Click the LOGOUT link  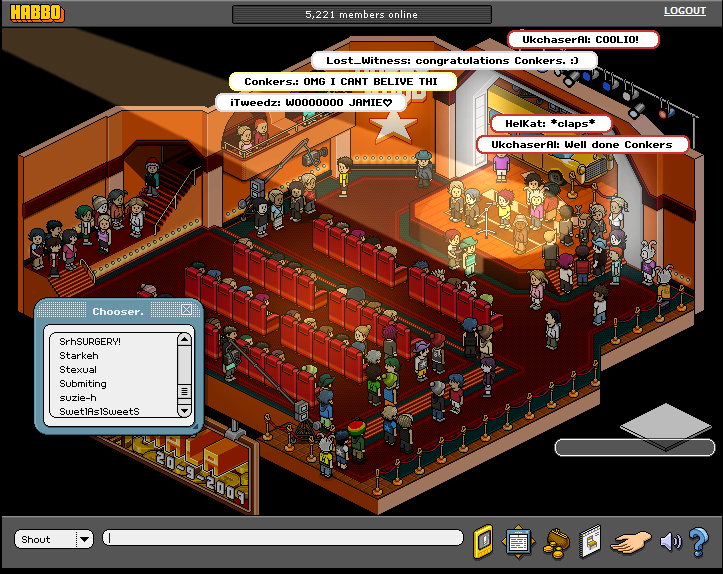(x=684, y=11)
